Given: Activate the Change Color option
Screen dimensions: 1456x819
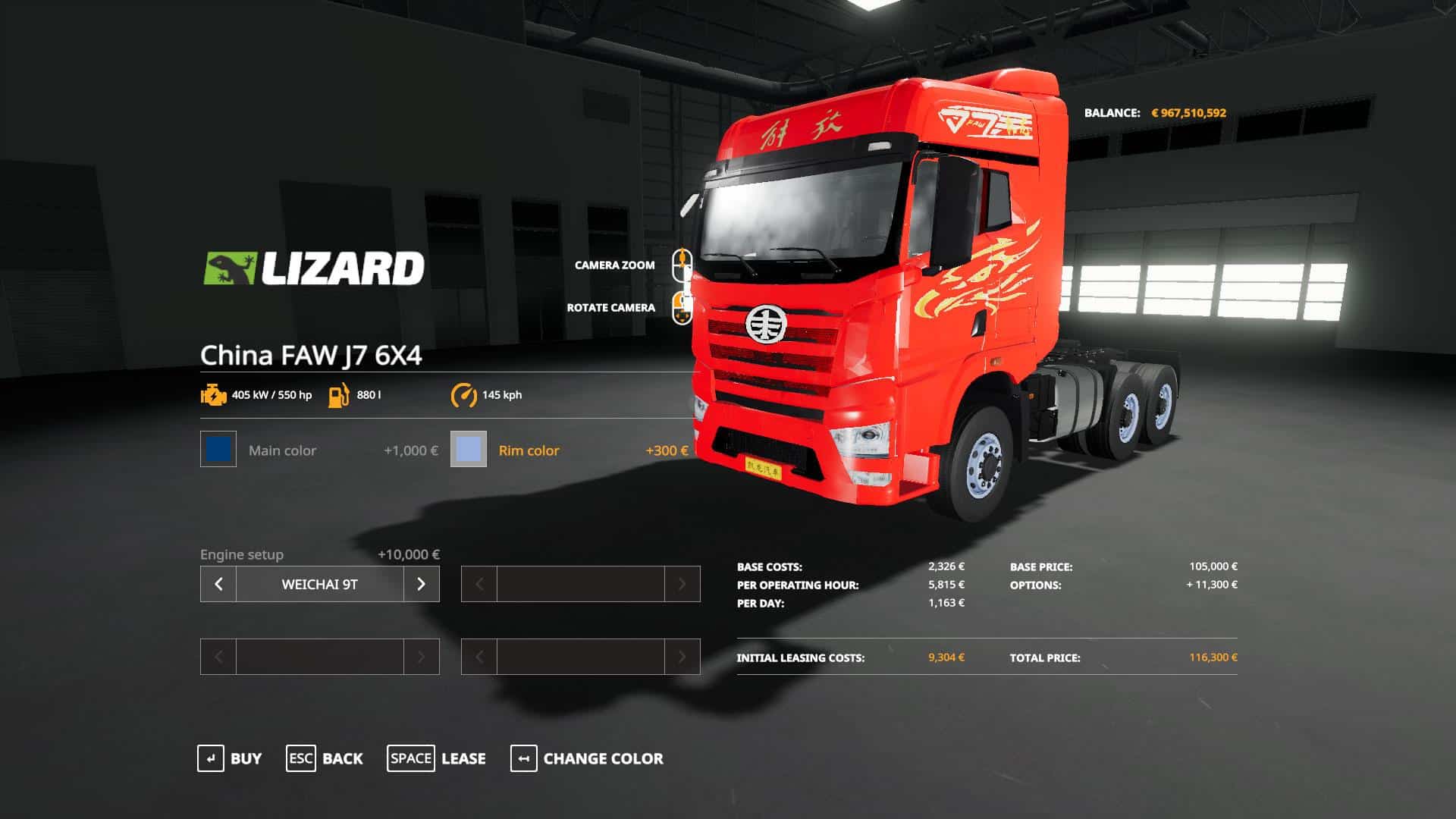Looking at the screenshot, I should click(587, 758).
